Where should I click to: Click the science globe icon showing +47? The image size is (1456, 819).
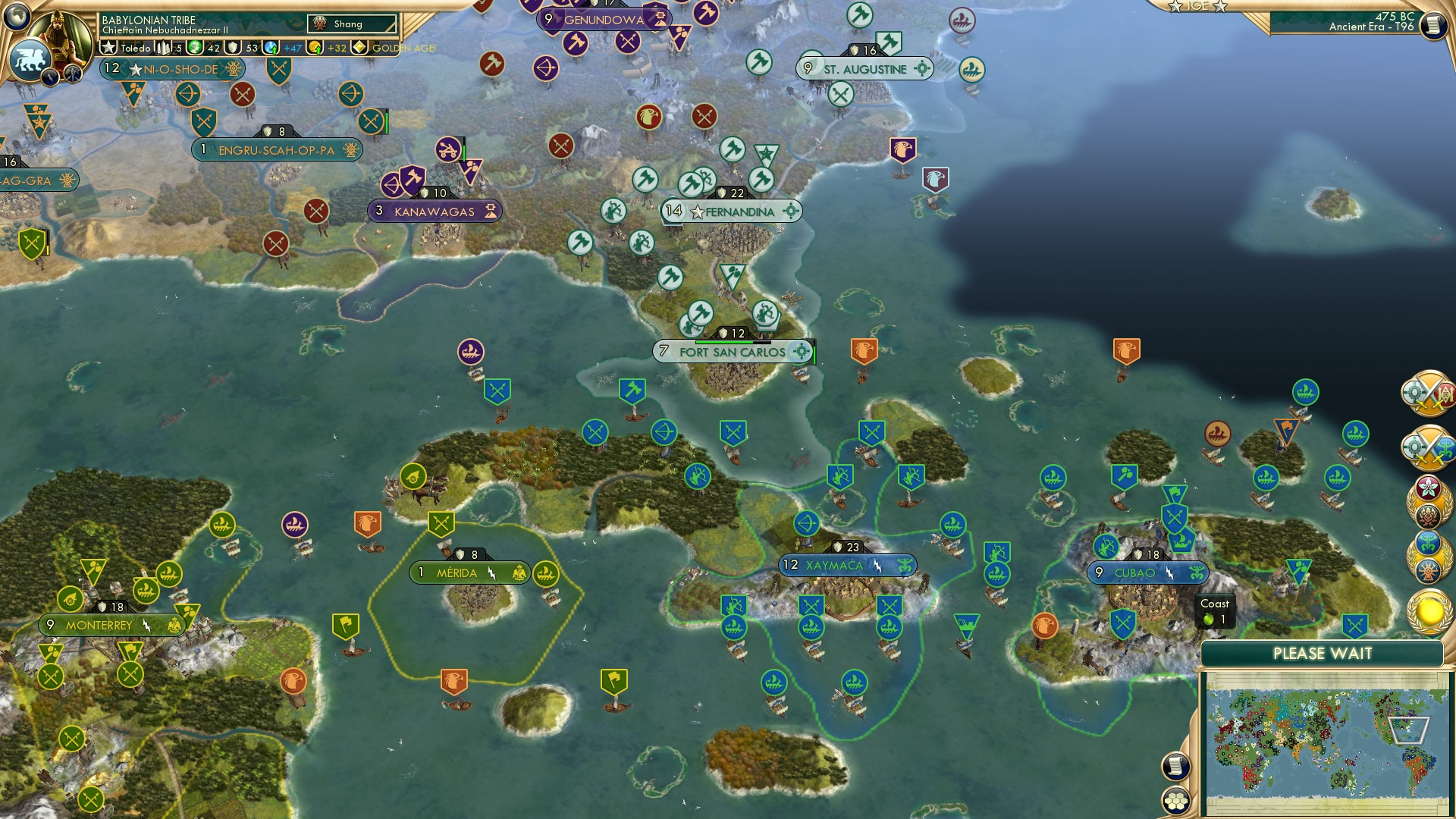(x=271, y=47)
